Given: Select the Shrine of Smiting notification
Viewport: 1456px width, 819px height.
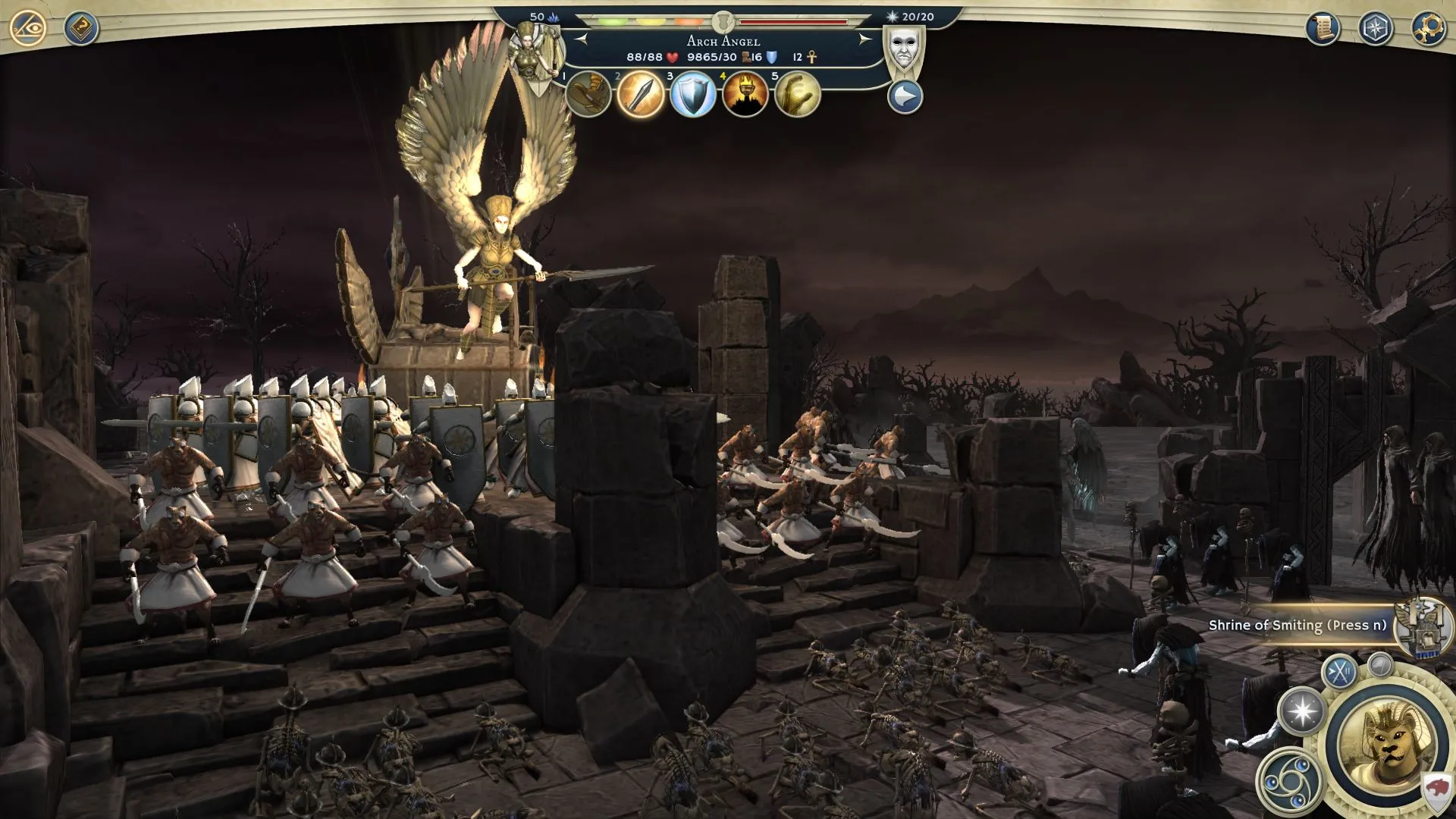Looking at the screenshot, I should [x=1297, y=626].
